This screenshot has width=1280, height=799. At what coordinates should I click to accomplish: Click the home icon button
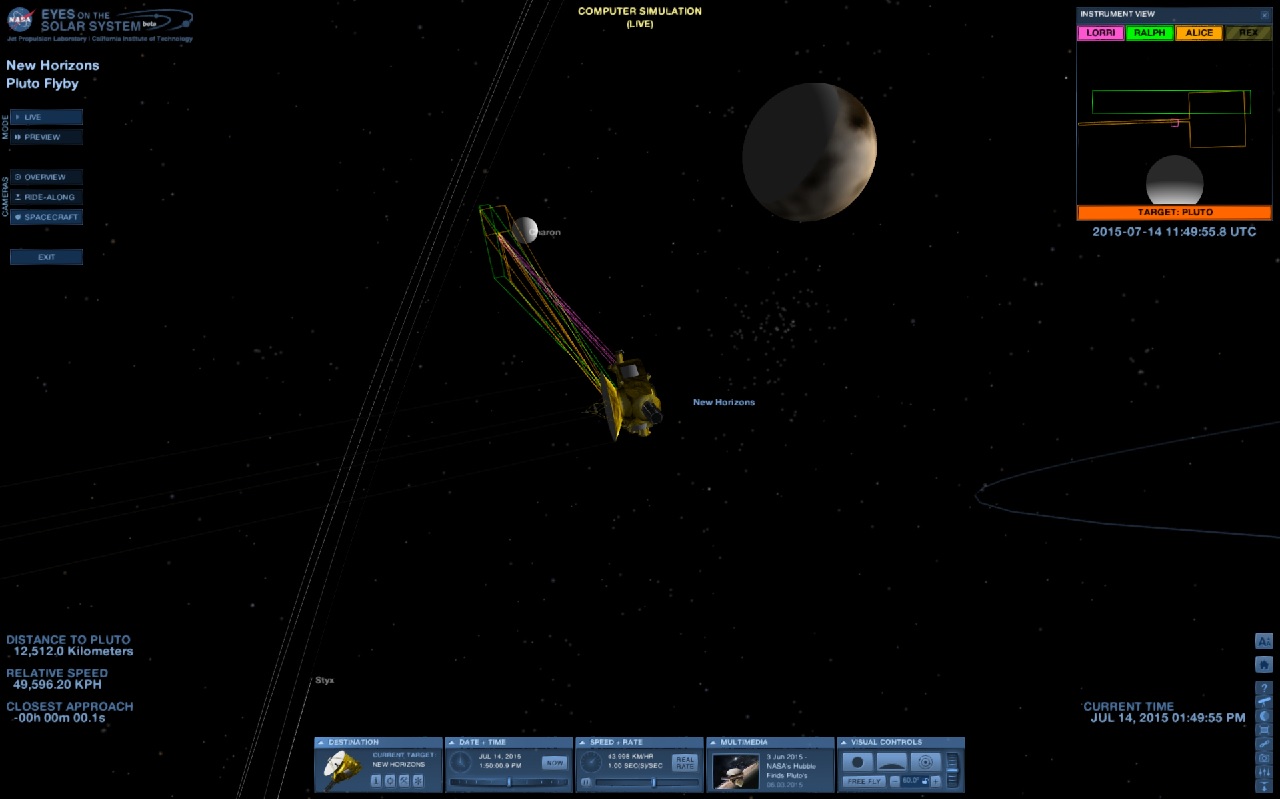pyautogui.click(x=1264, y=664)
